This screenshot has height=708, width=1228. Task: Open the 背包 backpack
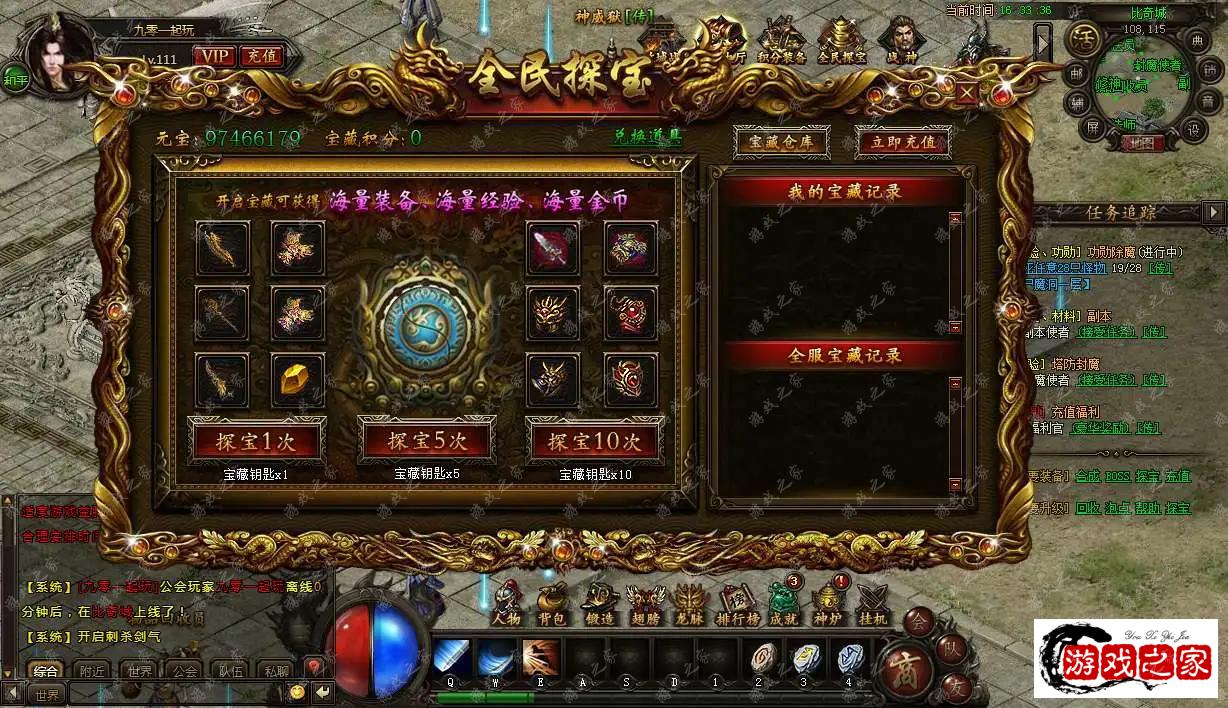pyautogui.click(x=551, y=603)
